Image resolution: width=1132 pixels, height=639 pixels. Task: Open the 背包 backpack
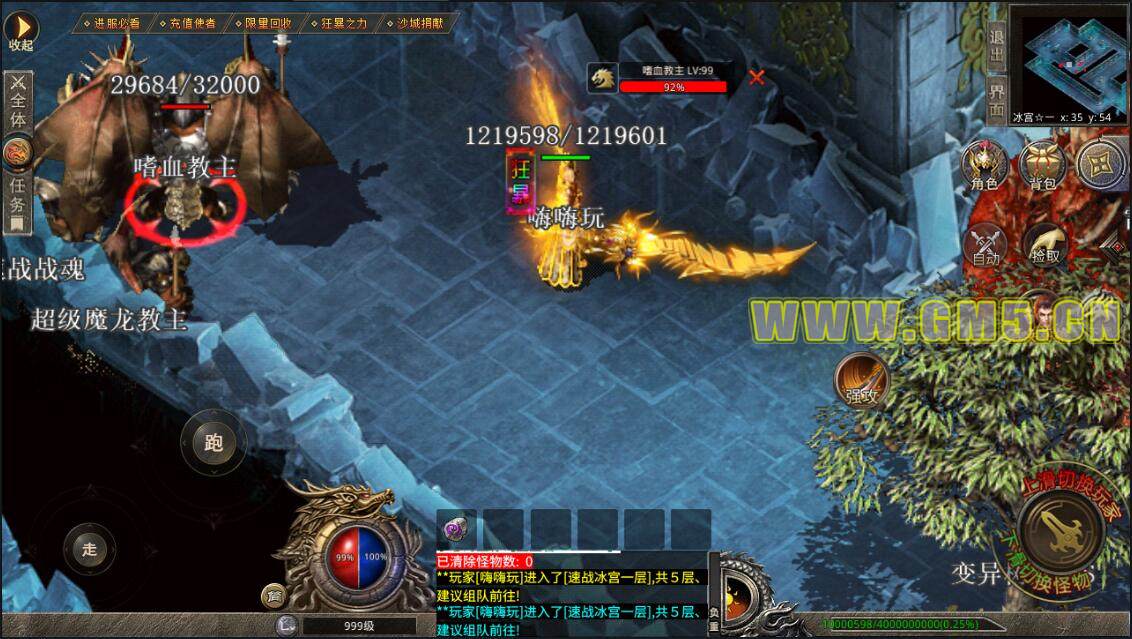point(1043,165)
